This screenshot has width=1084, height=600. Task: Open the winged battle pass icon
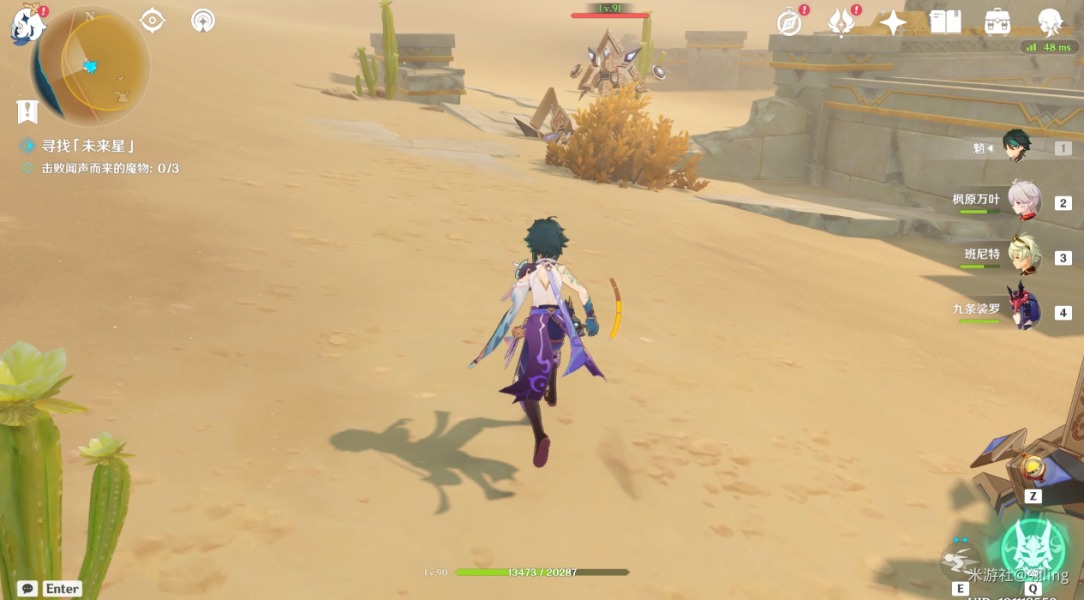tap(842, 22)
